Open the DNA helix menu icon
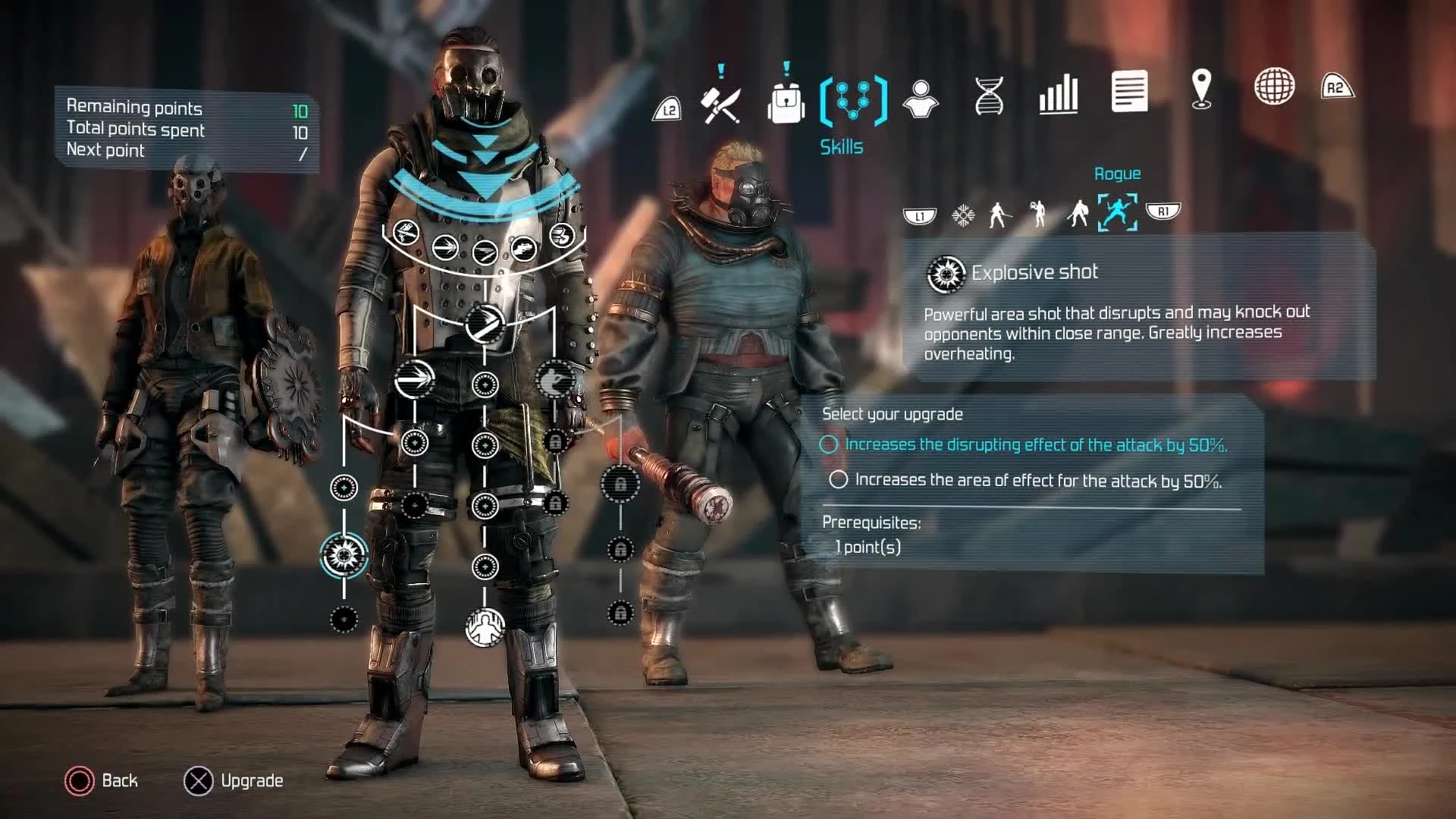 (988, 95)
